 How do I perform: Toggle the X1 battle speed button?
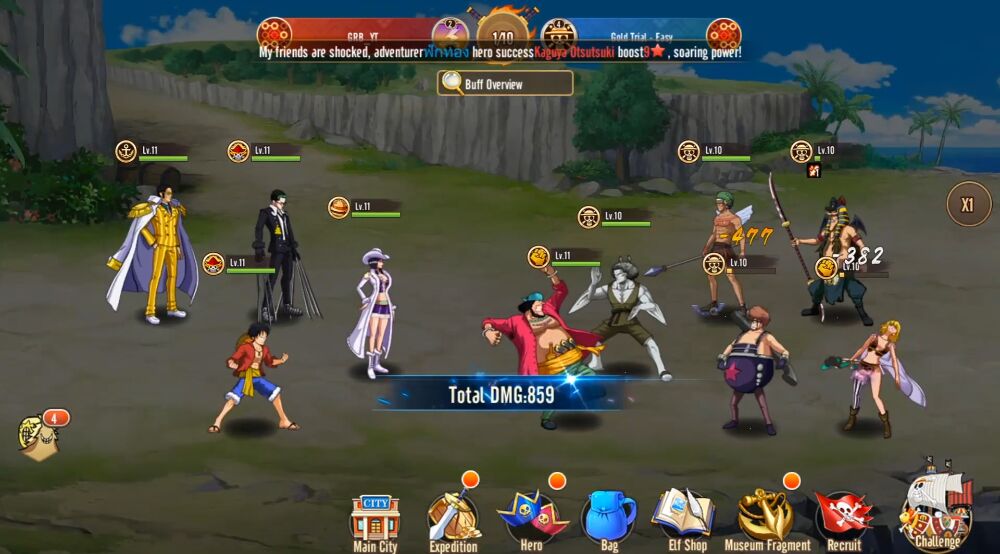pyautogui.click(x=967, y=204)
